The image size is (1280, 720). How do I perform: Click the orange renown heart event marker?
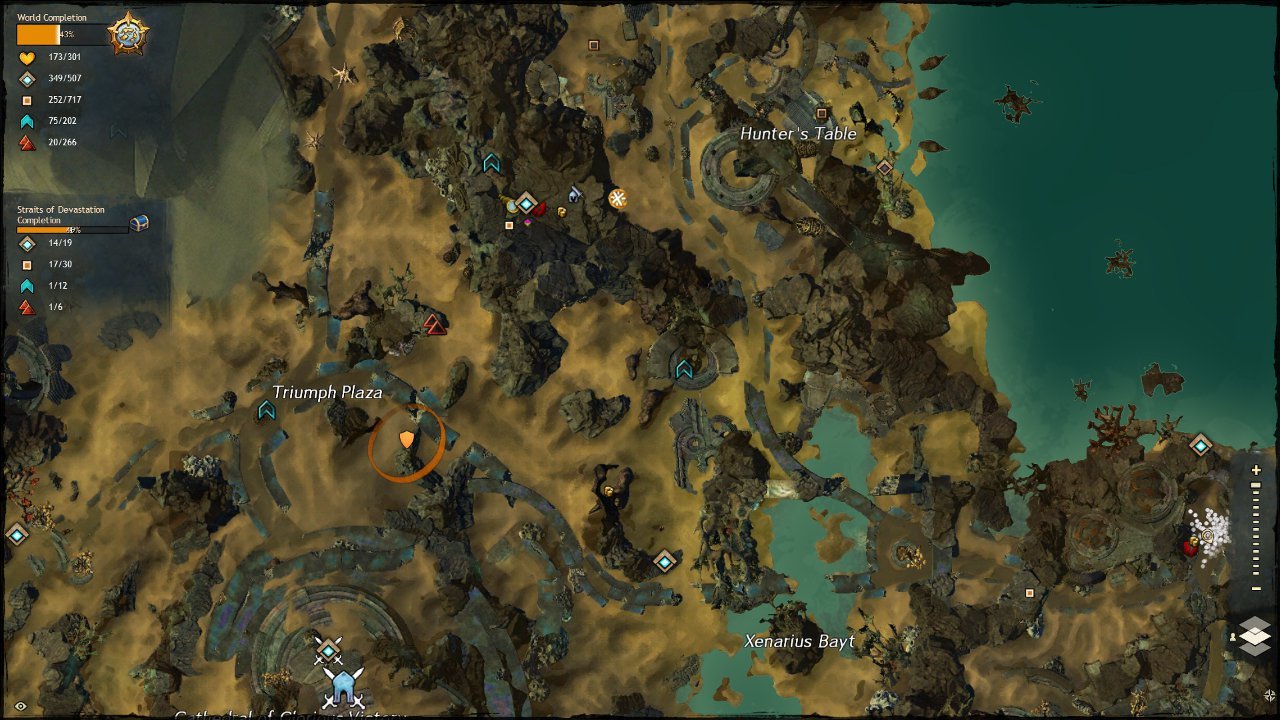coord(406,439)
